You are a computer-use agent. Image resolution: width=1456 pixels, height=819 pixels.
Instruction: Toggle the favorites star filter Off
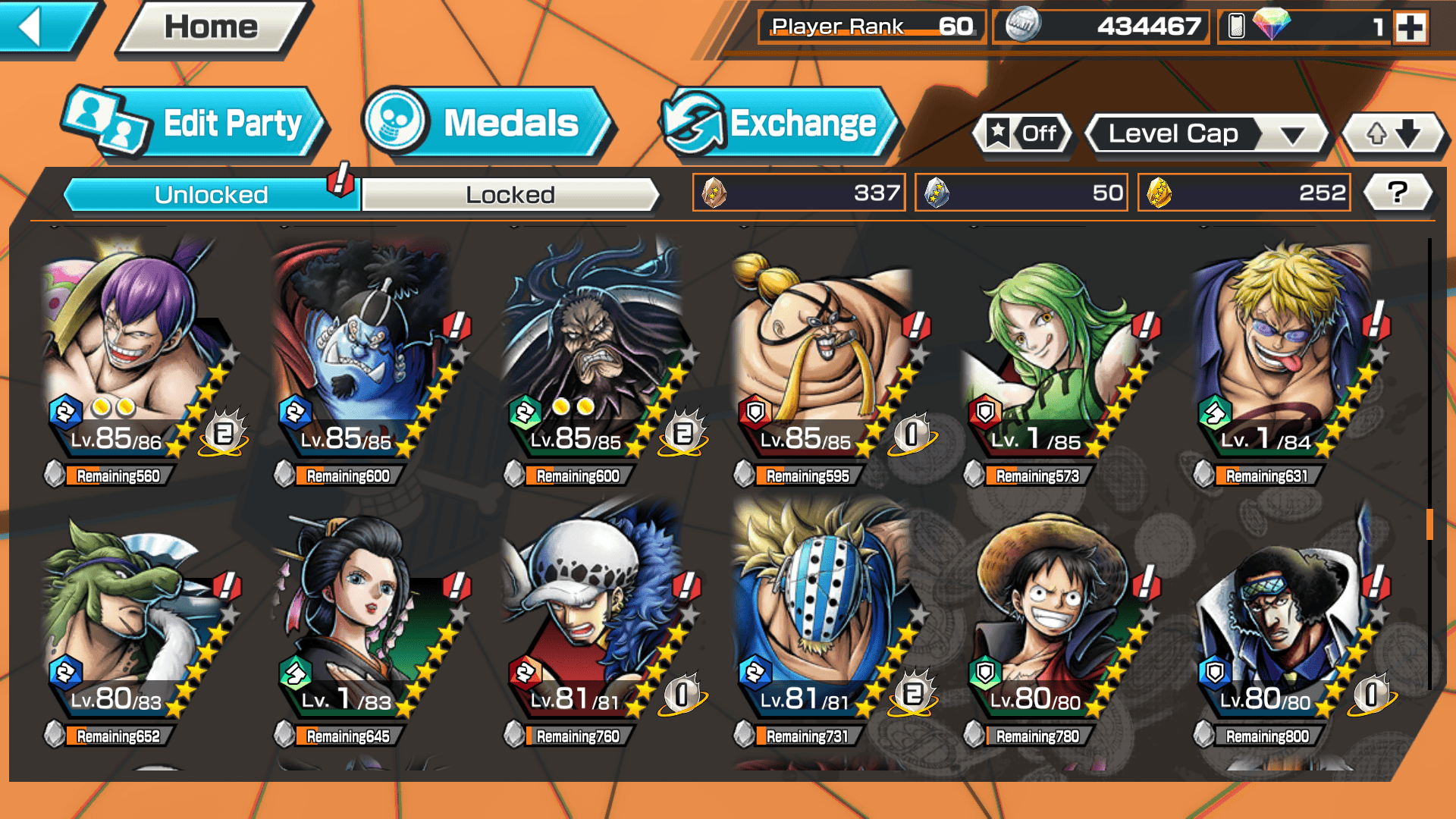[x=1022, y=134]
